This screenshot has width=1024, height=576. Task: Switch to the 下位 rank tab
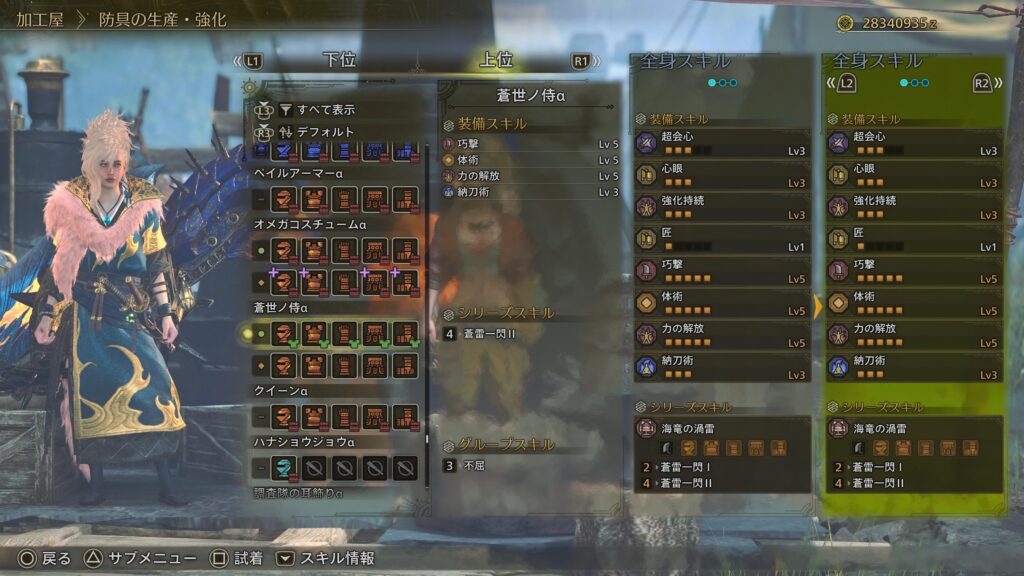tap(339, 60)
